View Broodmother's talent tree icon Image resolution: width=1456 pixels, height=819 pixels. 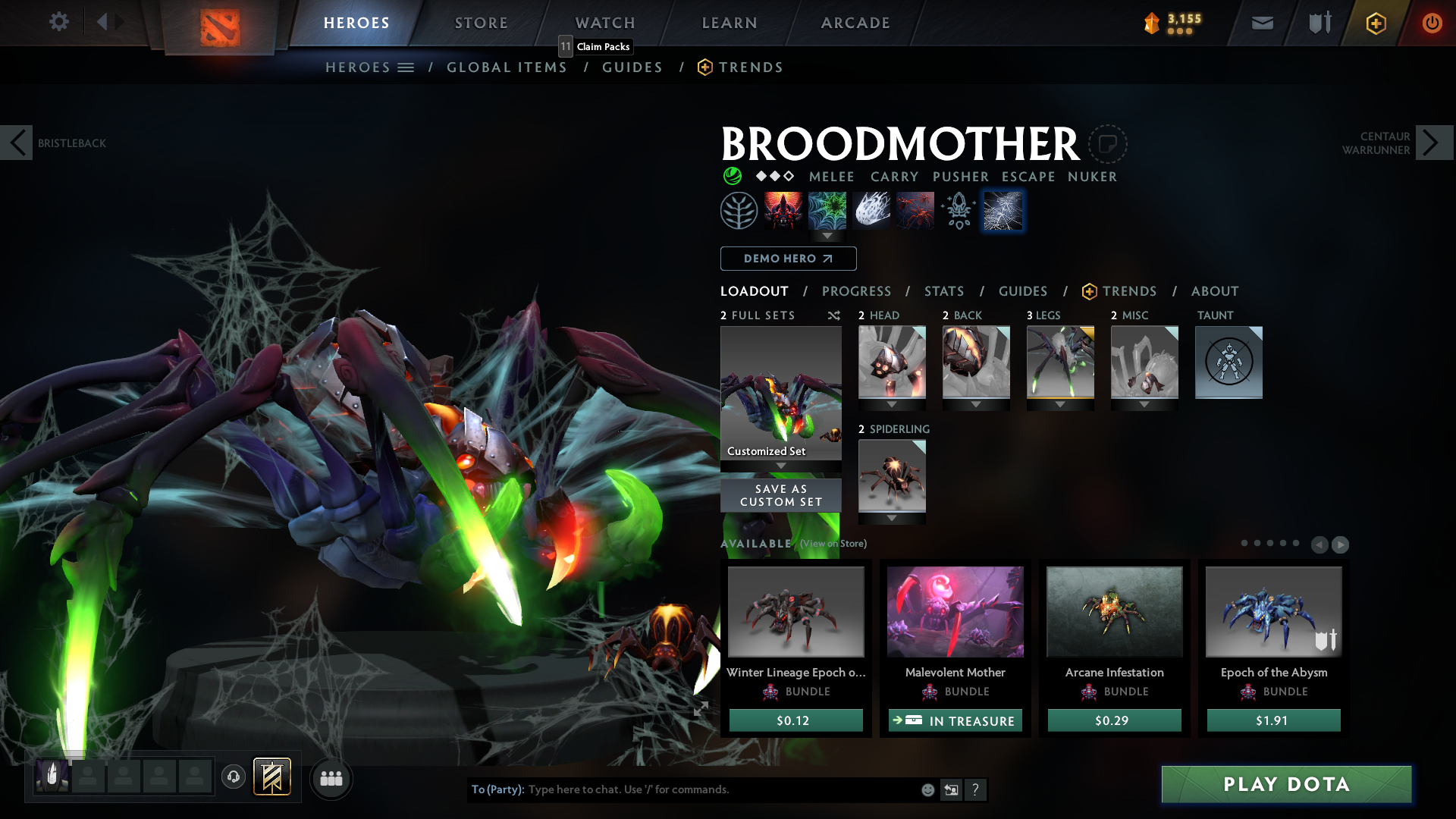(x=738, y=209)
